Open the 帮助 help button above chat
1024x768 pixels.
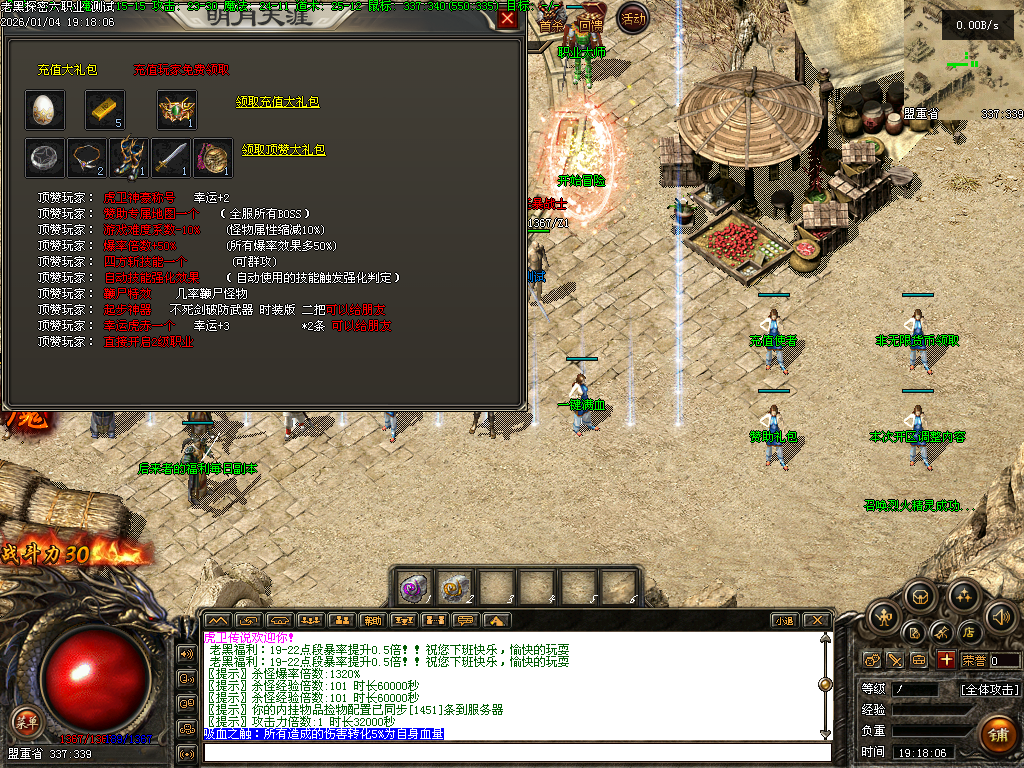tap(373, 620)
